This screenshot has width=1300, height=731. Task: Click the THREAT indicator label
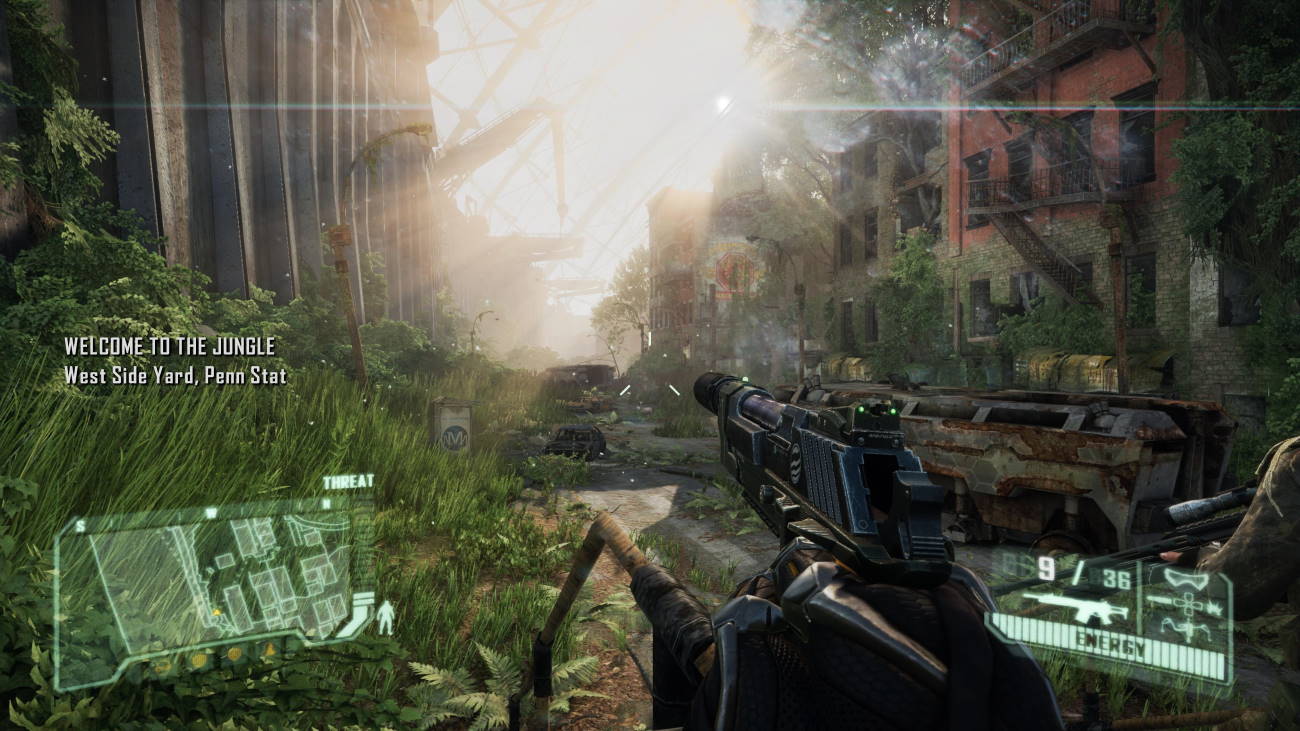pyautogui.click(x=348, y=482)
